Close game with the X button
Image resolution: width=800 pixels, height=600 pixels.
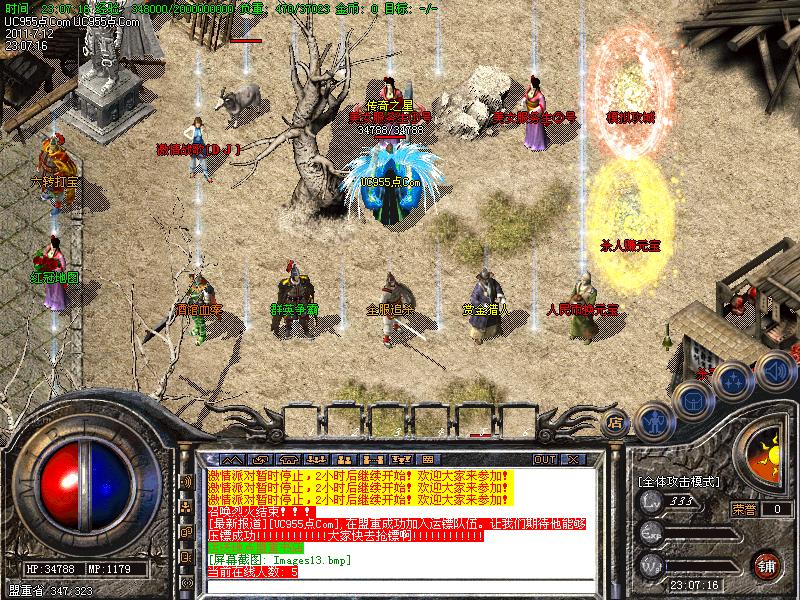point(573,459)
